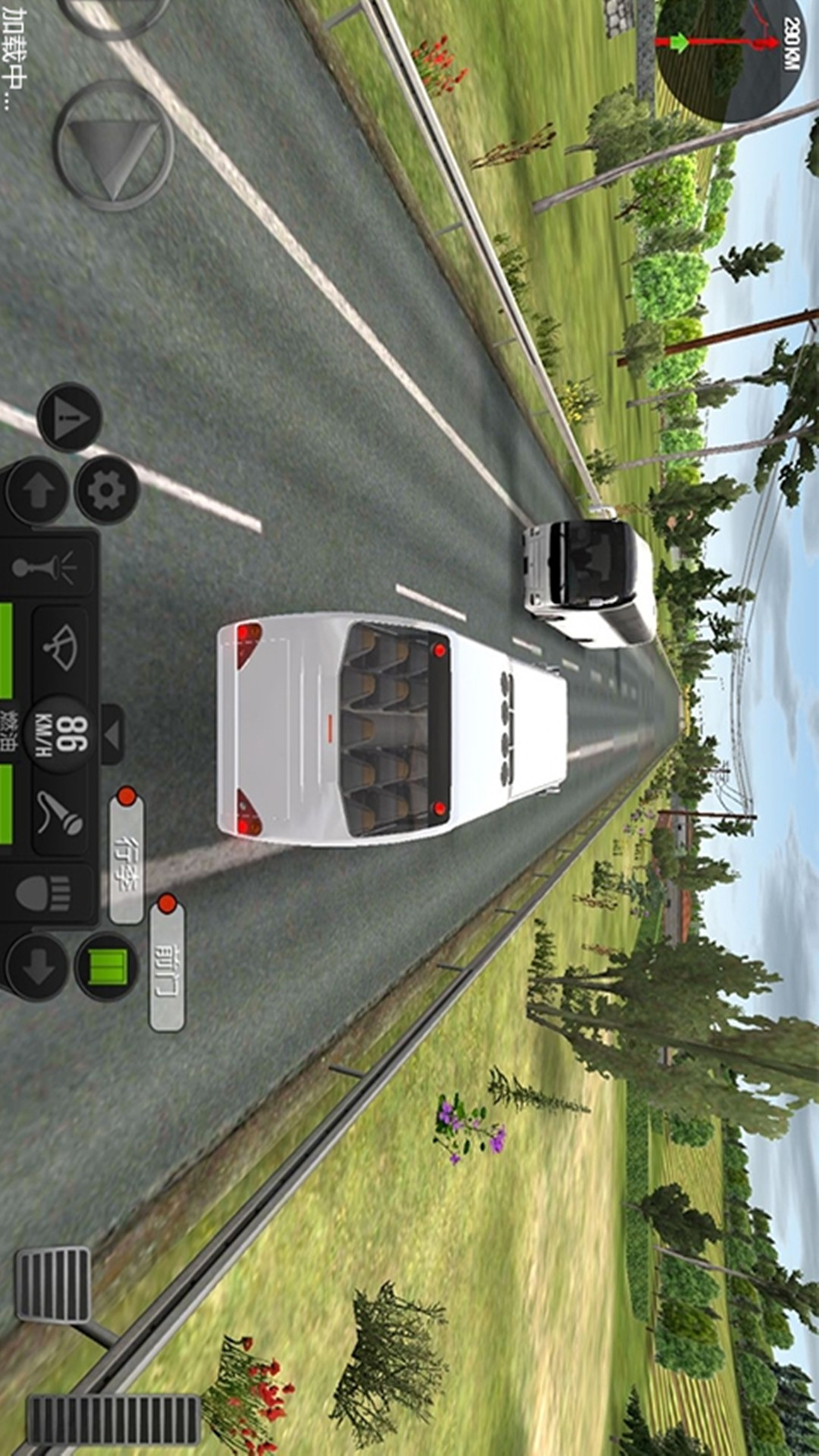Step on the long gas pedal

[114, 1418]
